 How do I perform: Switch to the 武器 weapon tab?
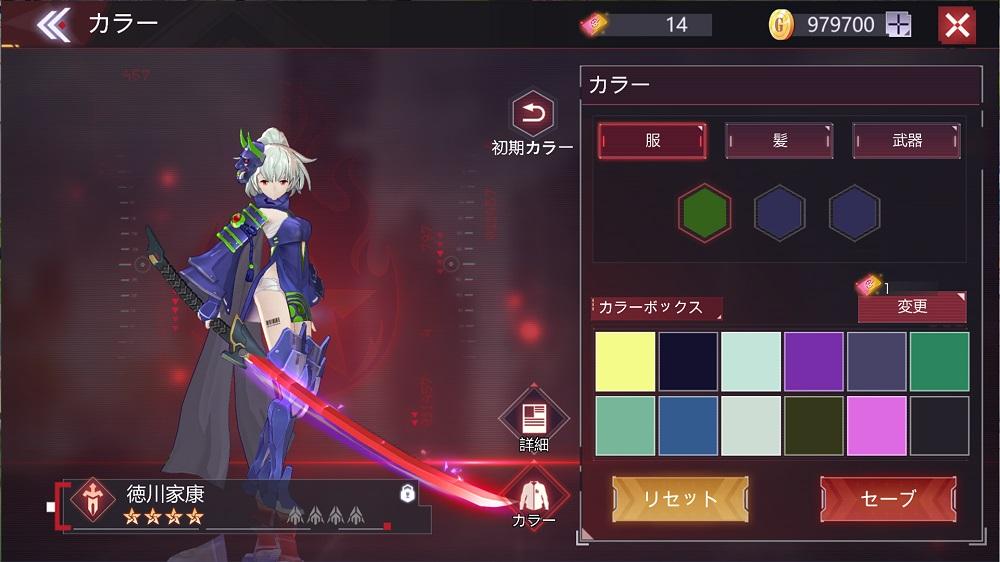[x=906, y=141]
